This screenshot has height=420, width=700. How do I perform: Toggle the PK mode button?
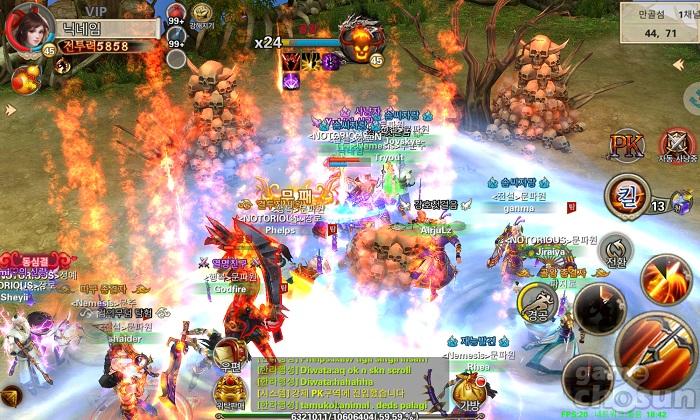click(x=627, y=146)
